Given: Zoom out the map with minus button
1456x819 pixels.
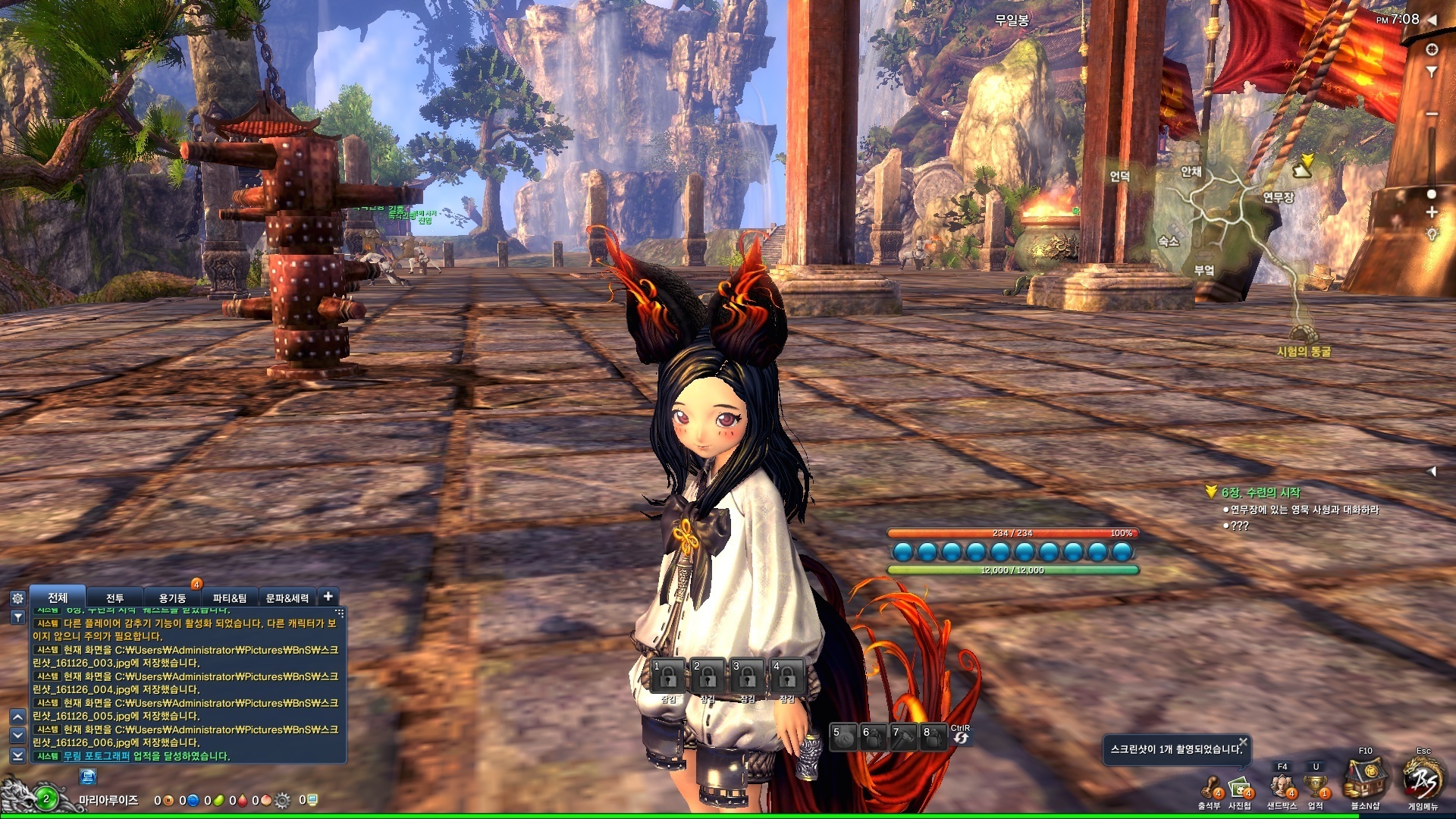Looking at the screenshot, I should click(1432, 114).
